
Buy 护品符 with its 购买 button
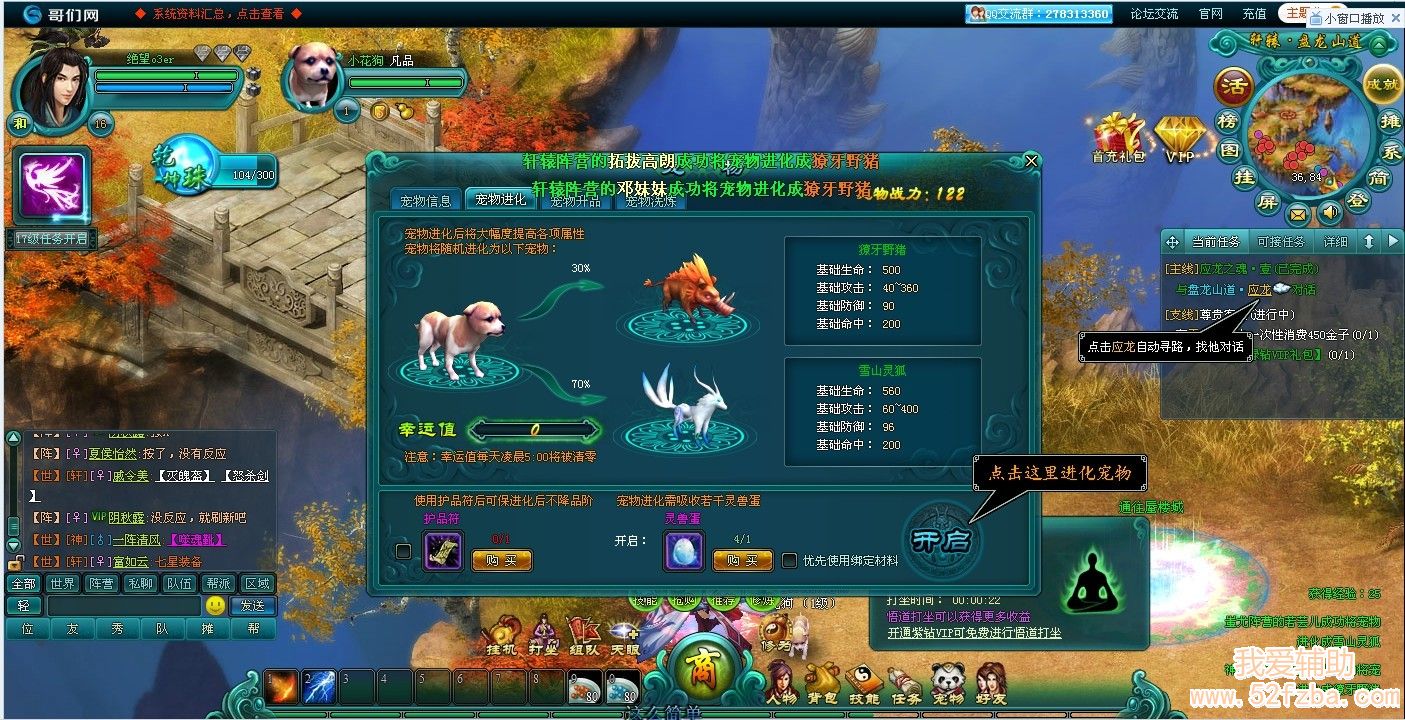pos(502,561)
